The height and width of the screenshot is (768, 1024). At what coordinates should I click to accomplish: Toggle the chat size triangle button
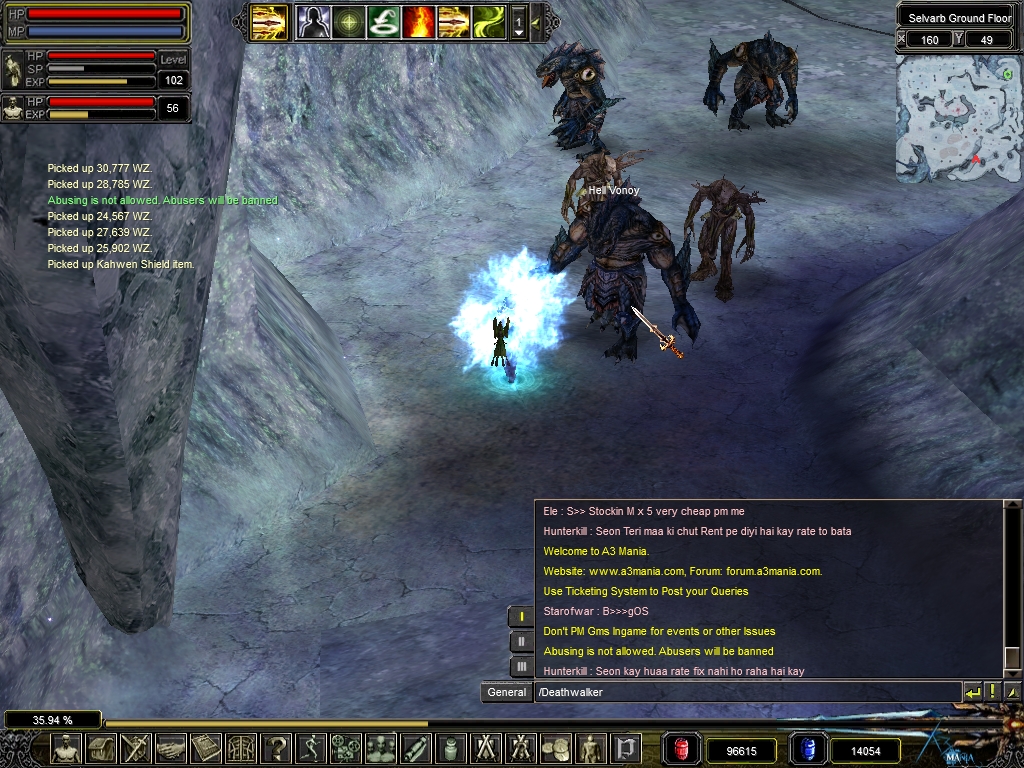click(x=1011, y=692)
